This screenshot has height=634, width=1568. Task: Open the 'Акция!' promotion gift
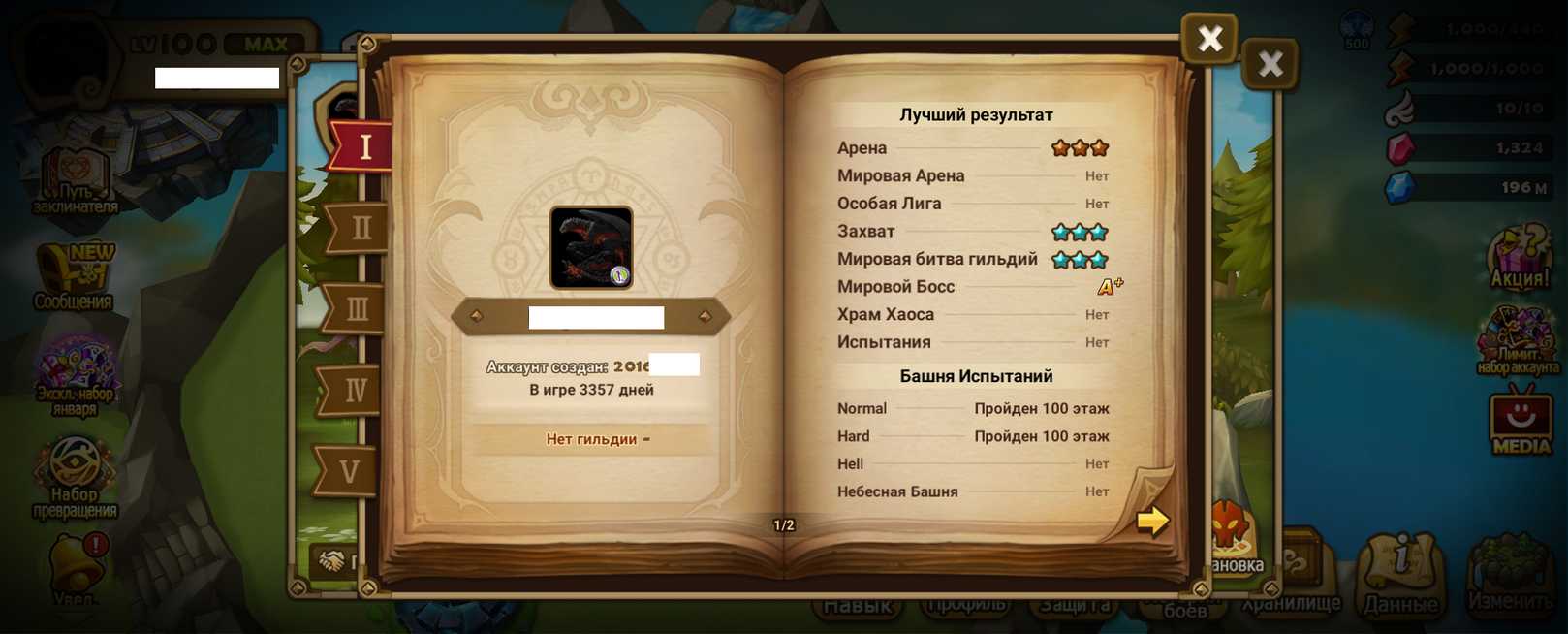[x=1520, y=258]
